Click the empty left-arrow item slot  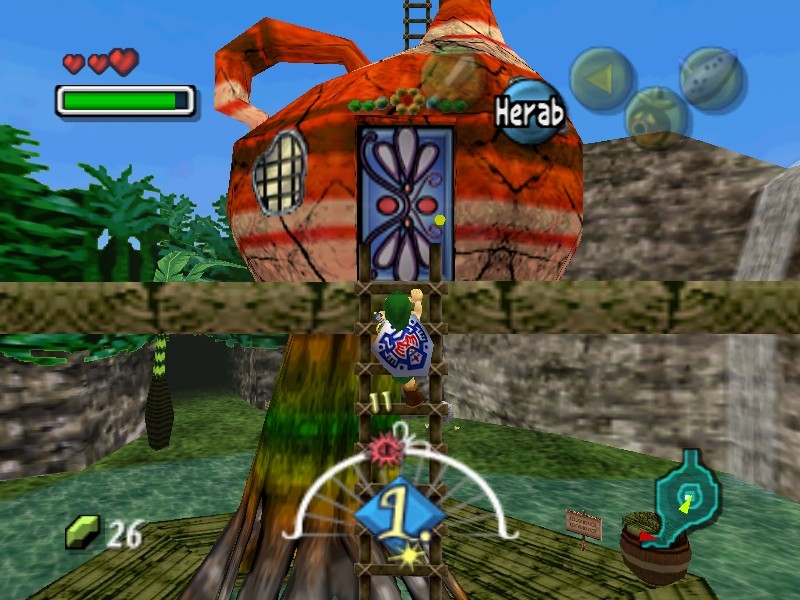602,79
